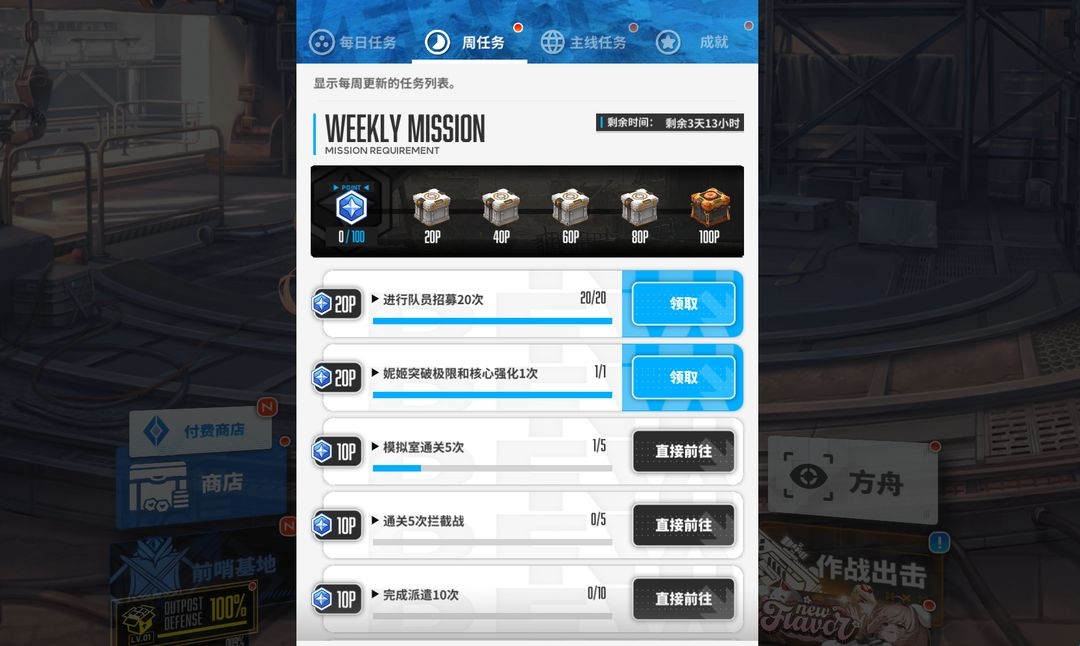
Task: Select the 20P reward chest
Action: (432, 209)
